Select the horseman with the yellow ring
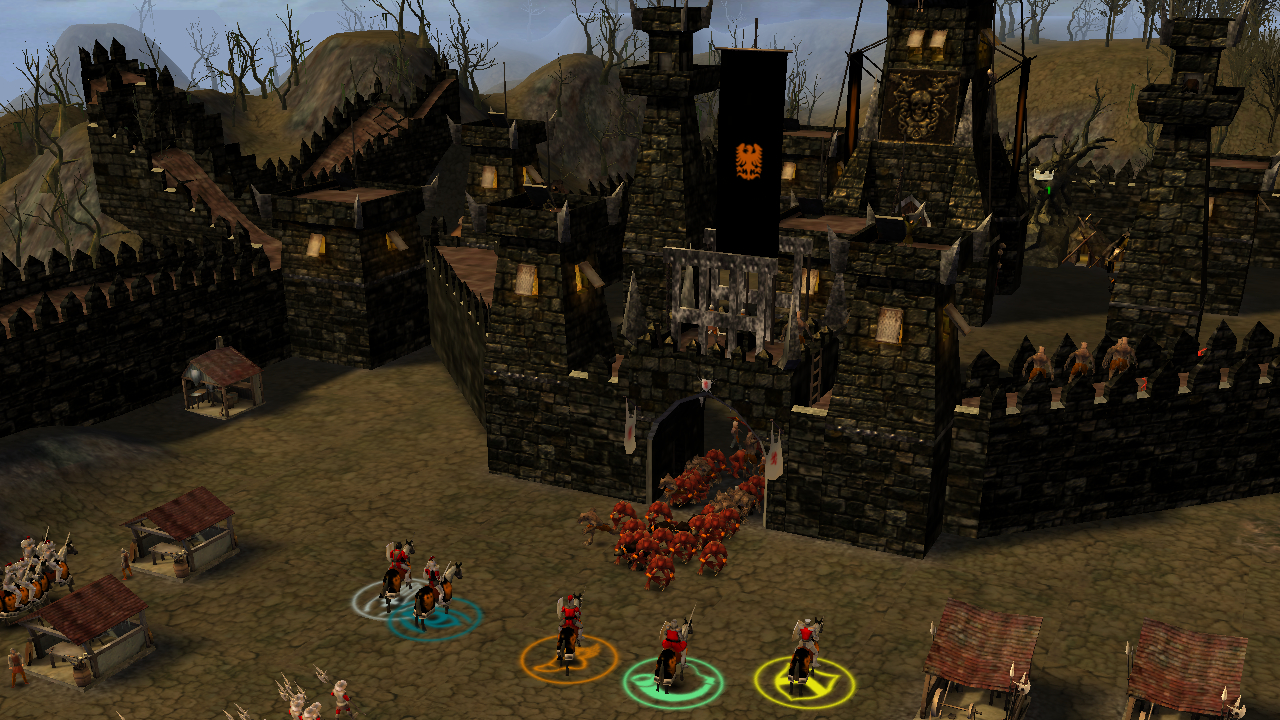 (x=803, y=651)
